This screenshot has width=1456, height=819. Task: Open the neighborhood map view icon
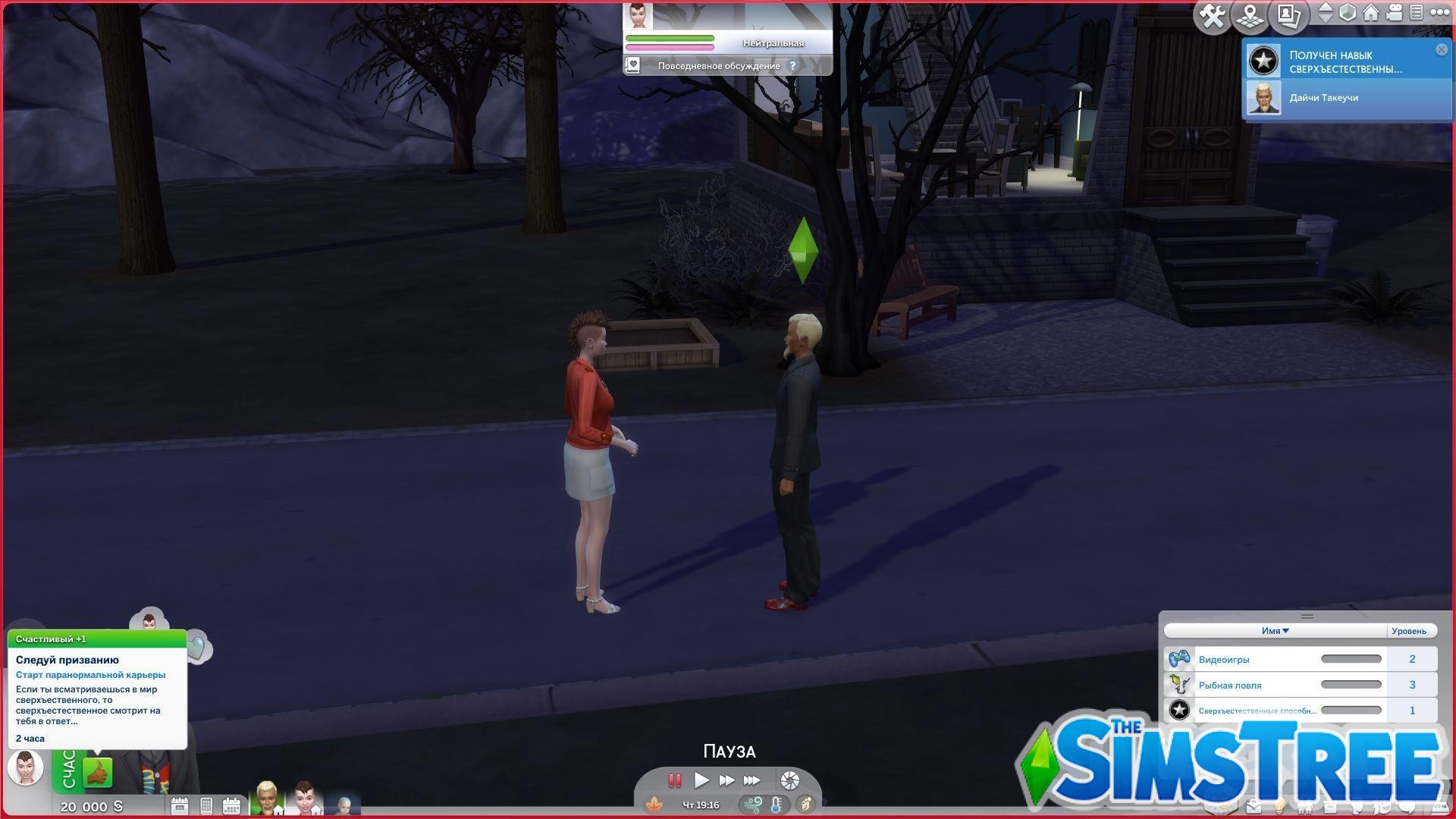point(1250,13)
